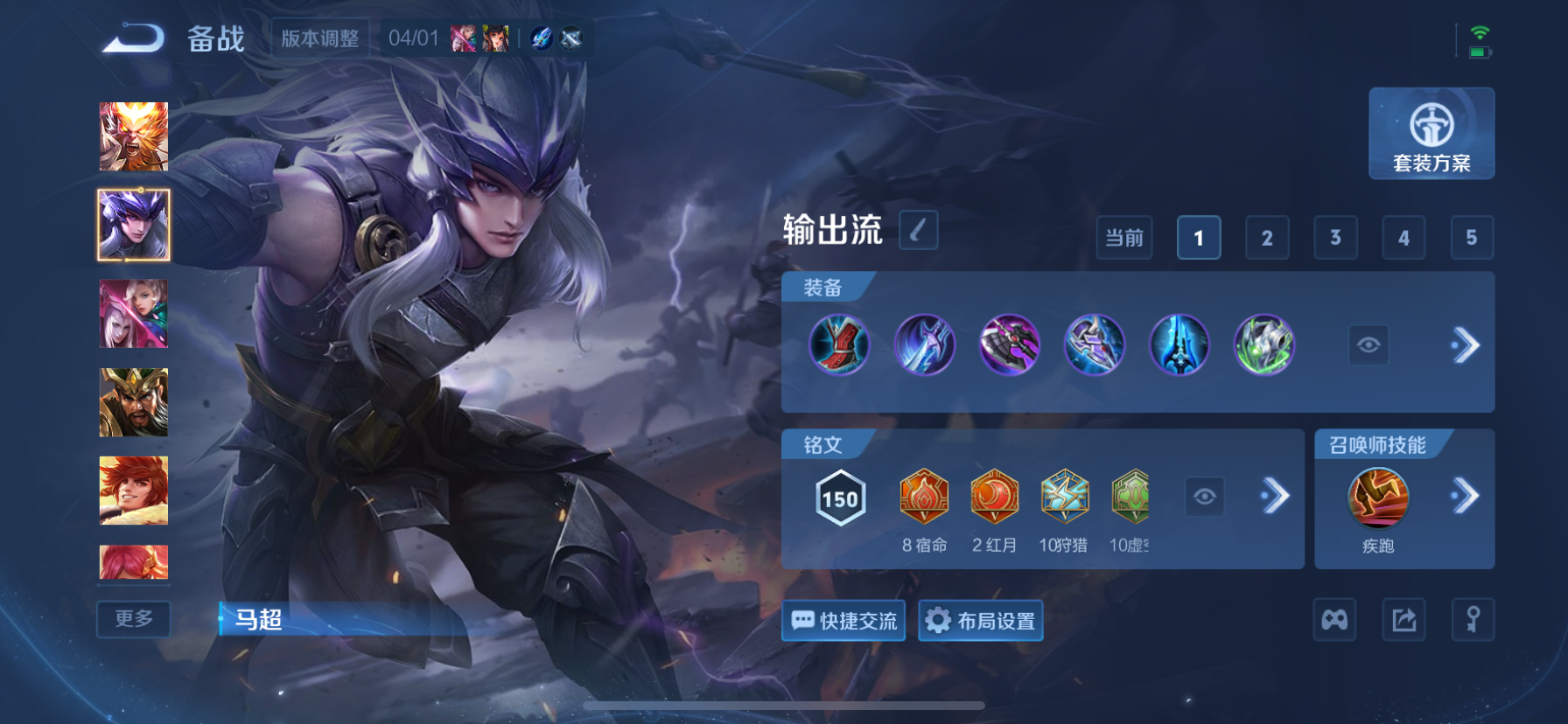This screenshot has width=1568, height=724.
Task: Open the 套装方案 suit plan panel
Action: (x=1431, y=134)
